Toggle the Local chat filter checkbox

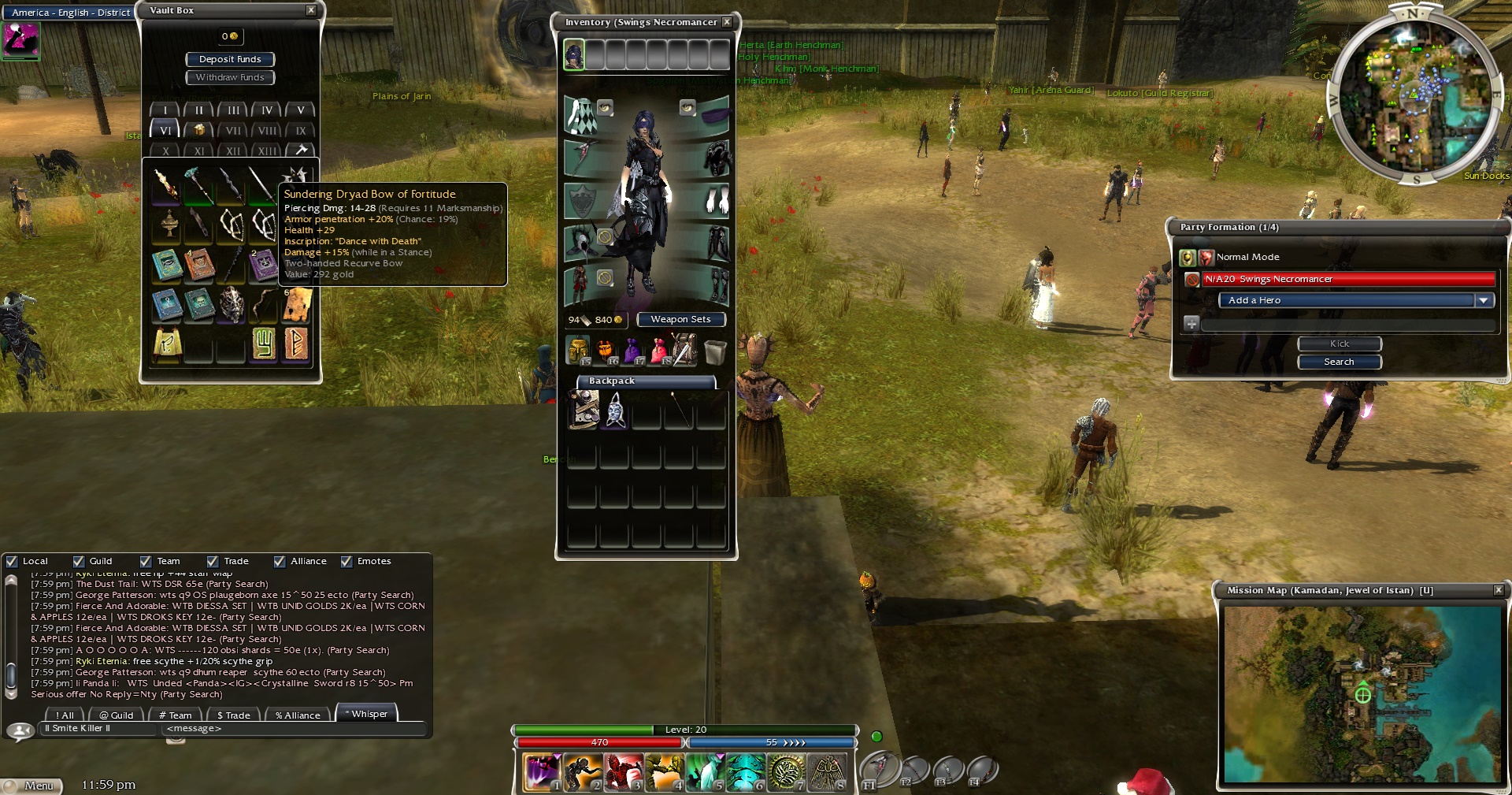12,562
